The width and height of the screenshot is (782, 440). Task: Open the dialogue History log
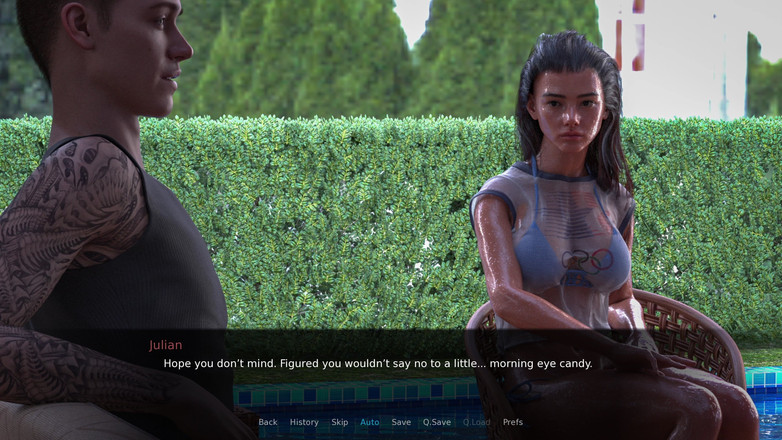click(304, 422)
